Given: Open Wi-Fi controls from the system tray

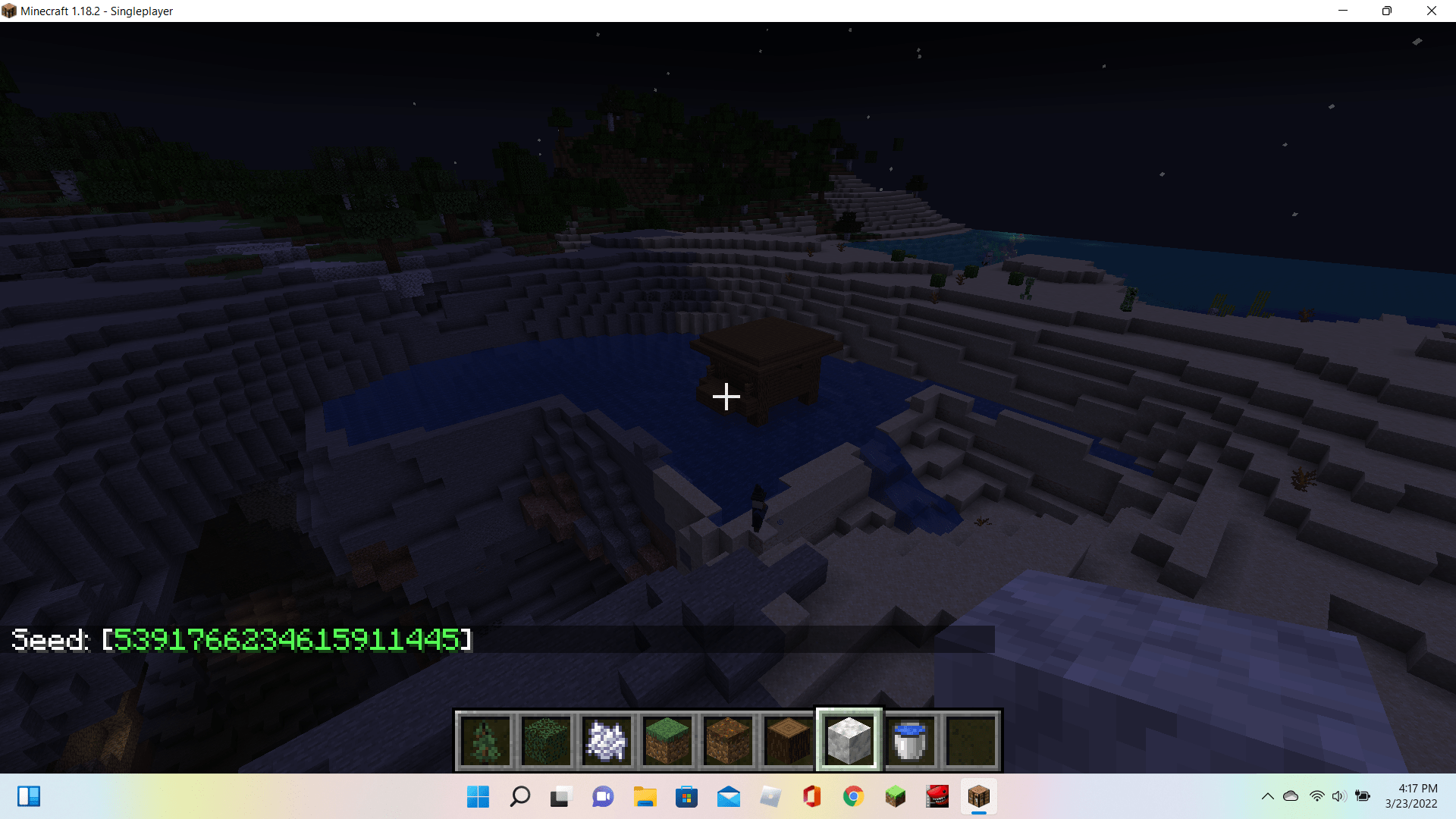Looking at the screenshot, I should pyautogui.click(x=1314, y=796).
